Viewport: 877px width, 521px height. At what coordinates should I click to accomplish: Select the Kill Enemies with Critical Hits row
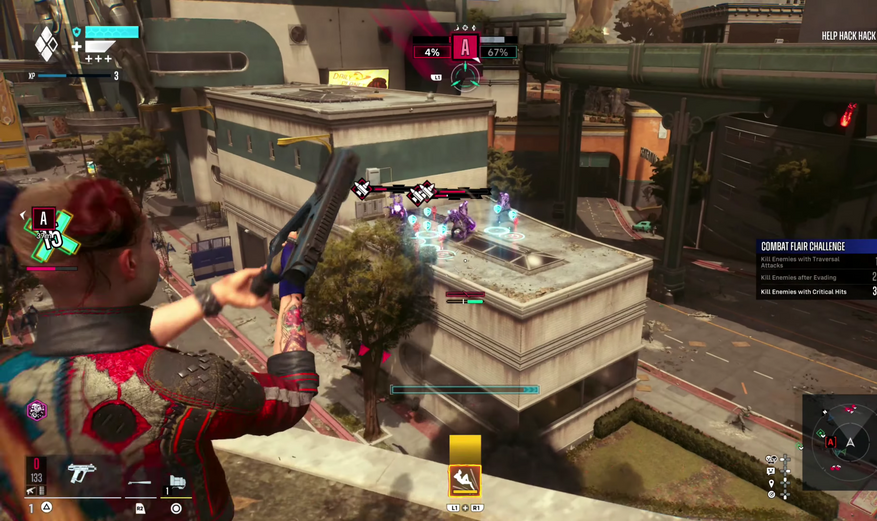tap(810, 292)
